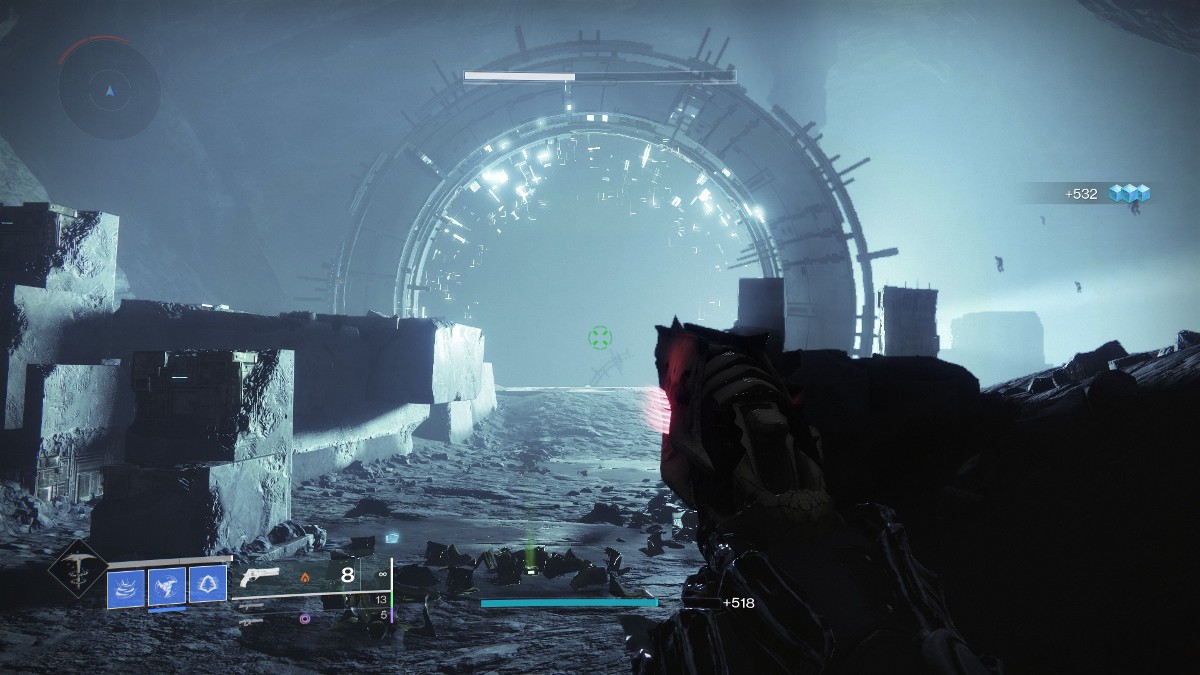Select the equipped hand cannon weapon
This screenshot has width=1200, height=675.
pyautogui.click(x=263, y=577)
